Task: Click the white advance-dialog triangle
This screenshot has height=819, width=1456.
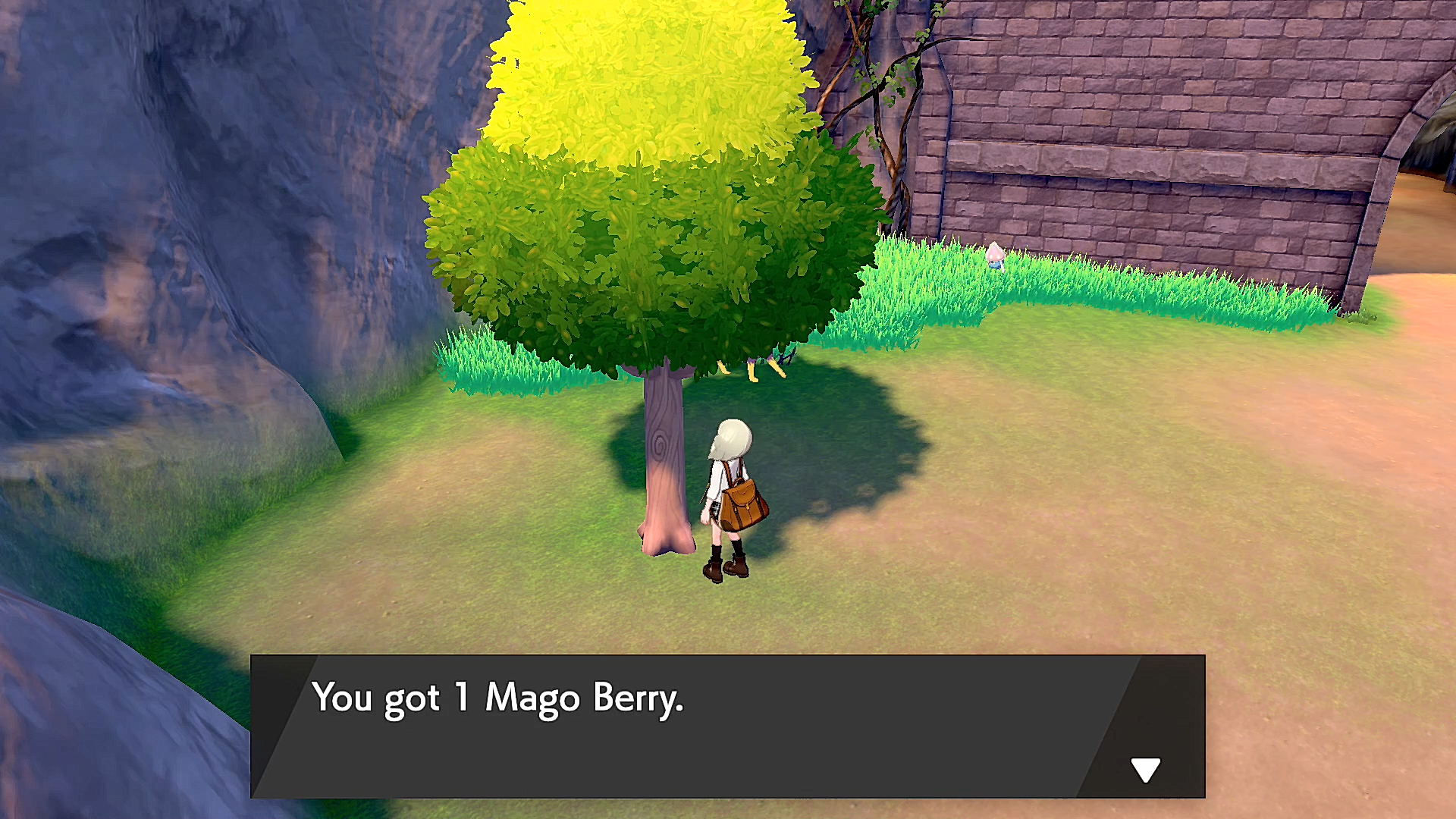Action: click(x=1145, y=768)
